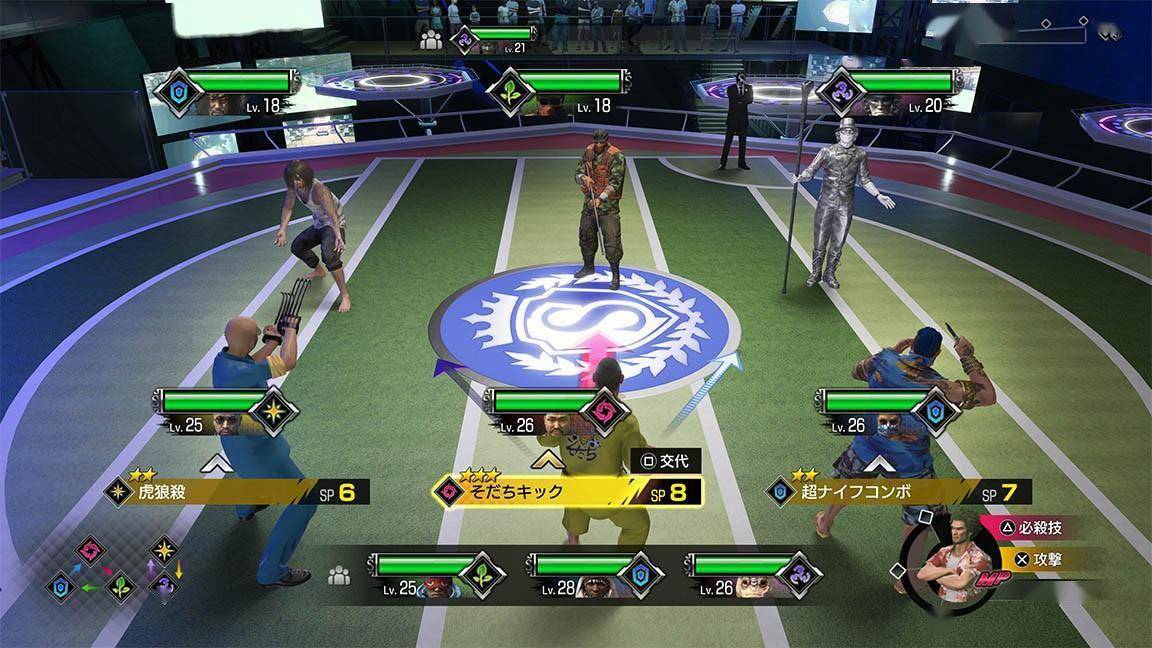Screen dimensions: 1152x648
Task: Target the Lv.18 enemy panel with shield icon
Action: tap(224, 92)
